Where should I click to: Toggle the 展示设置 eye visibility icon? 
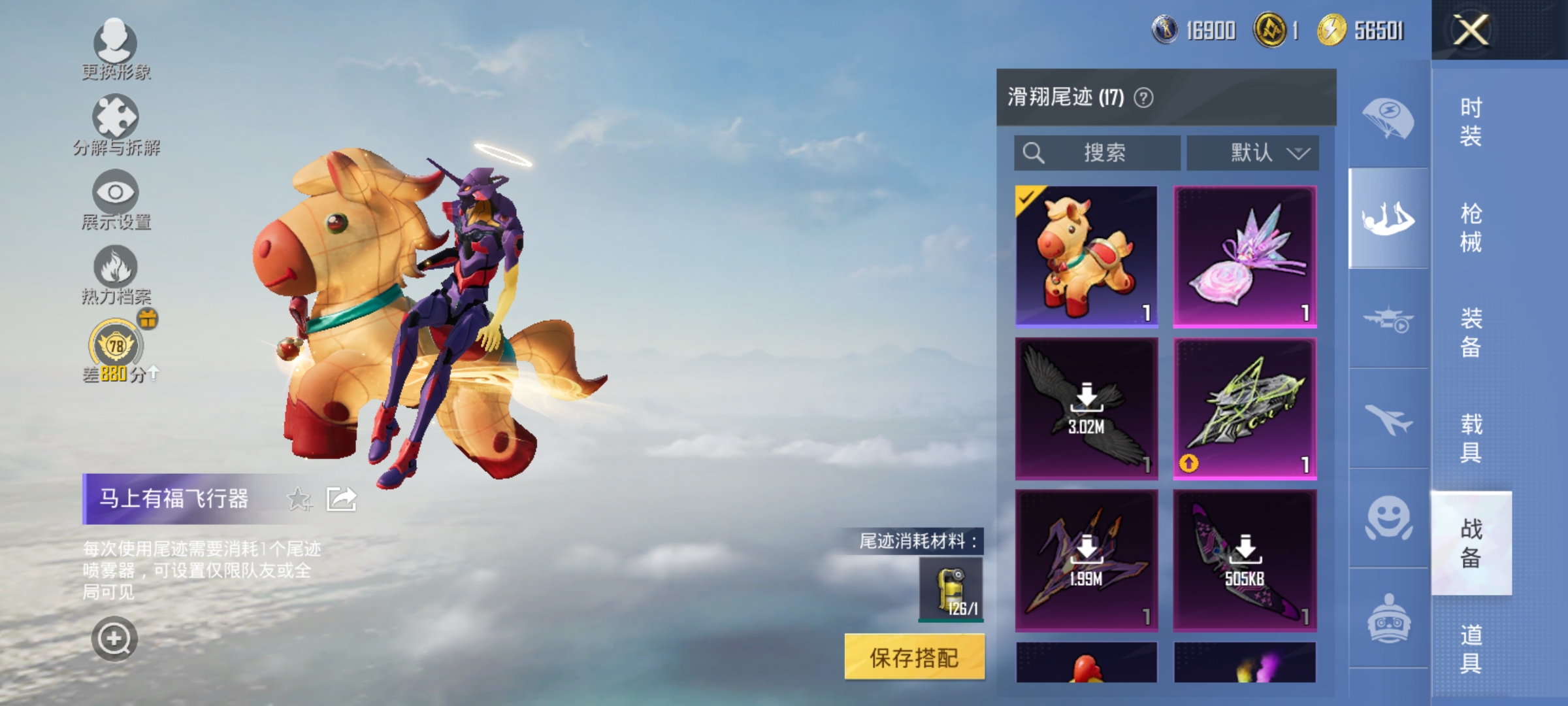click(115, 194)
